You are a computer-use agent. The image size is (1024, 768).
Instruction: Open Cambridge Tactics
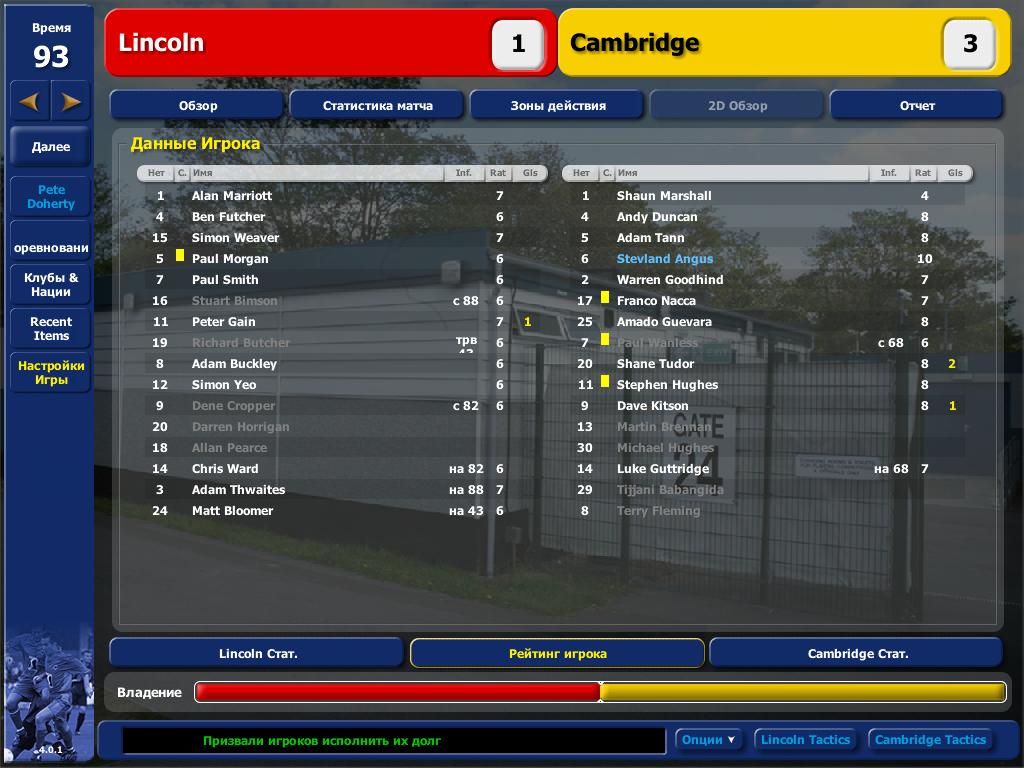tap(930, 740)
